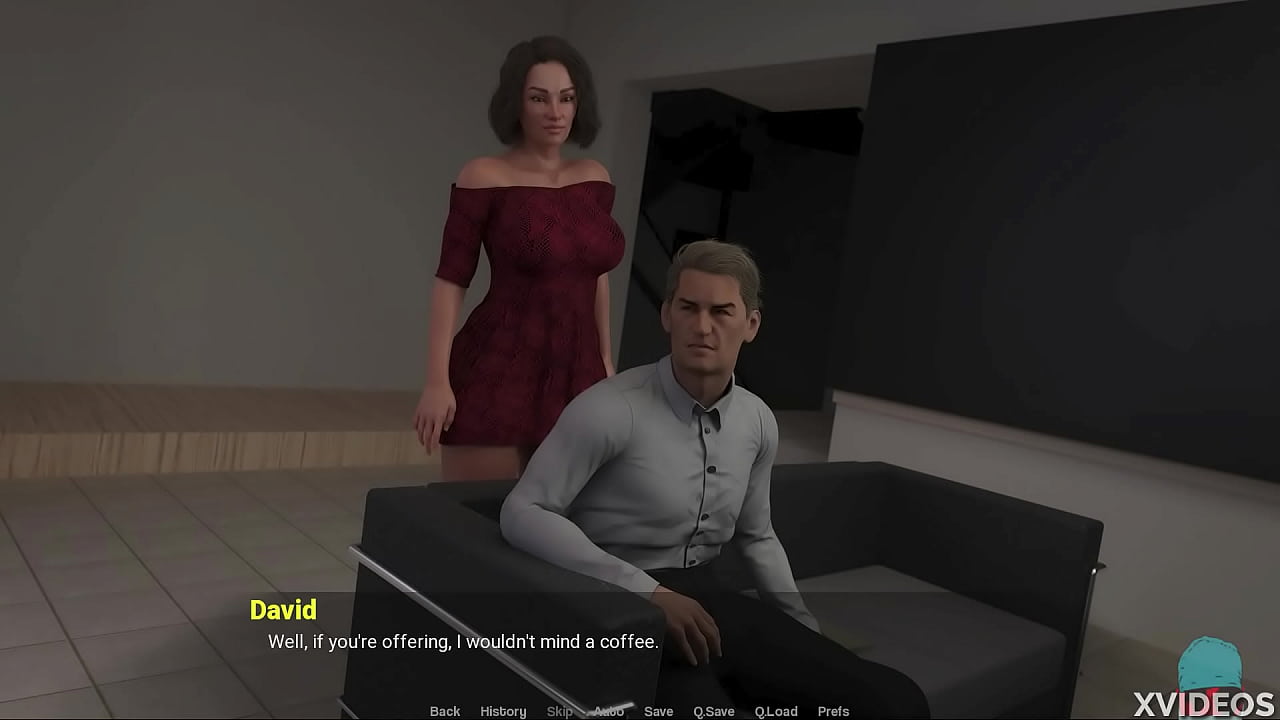Click David's name label
1280x720 pixels.
point(285,611)
